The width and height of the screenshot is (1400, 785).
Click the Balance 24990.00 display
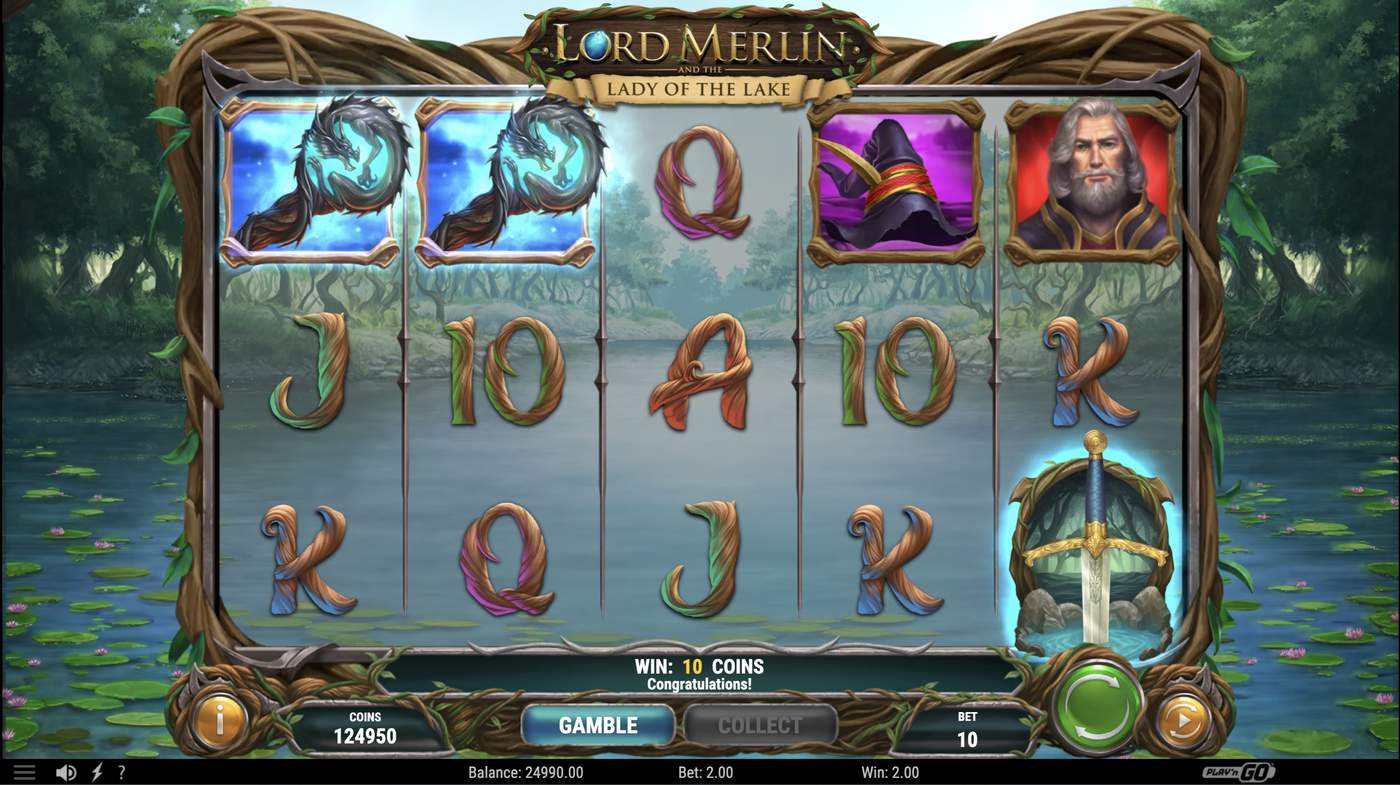(x=528, y=771)
